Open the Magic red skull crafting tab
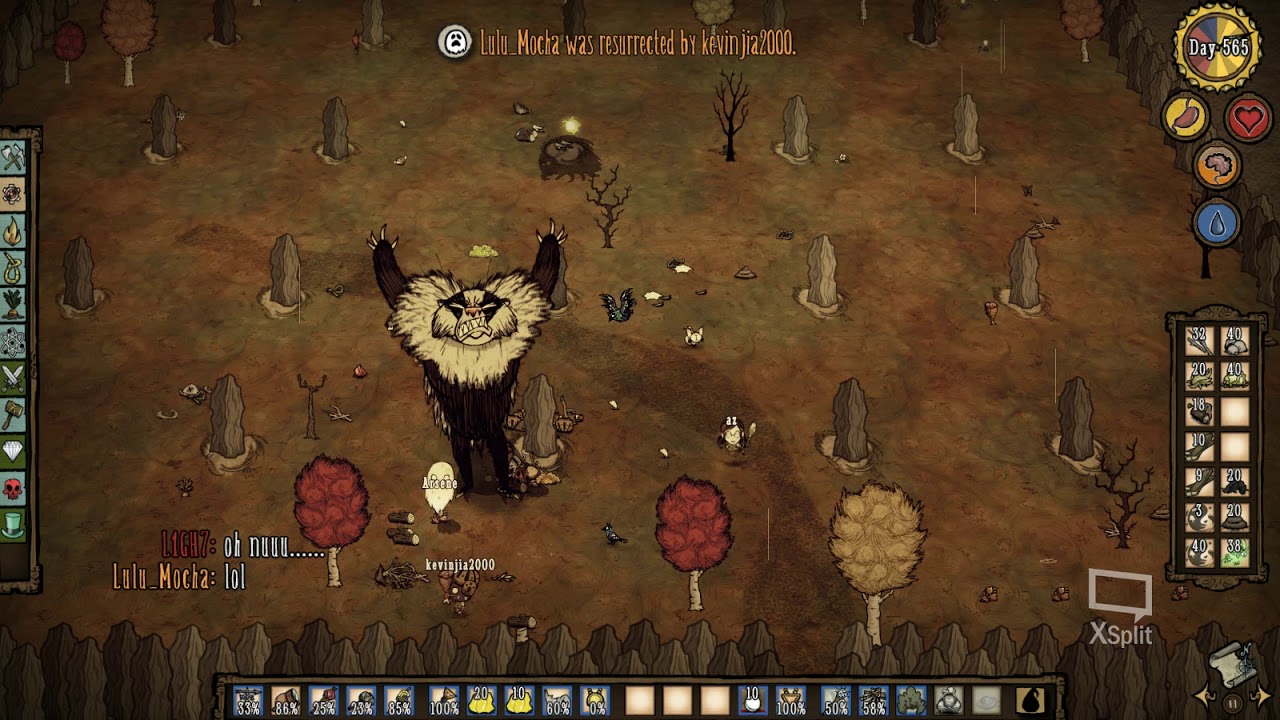The image size is (1280, 720). (13, 489)
